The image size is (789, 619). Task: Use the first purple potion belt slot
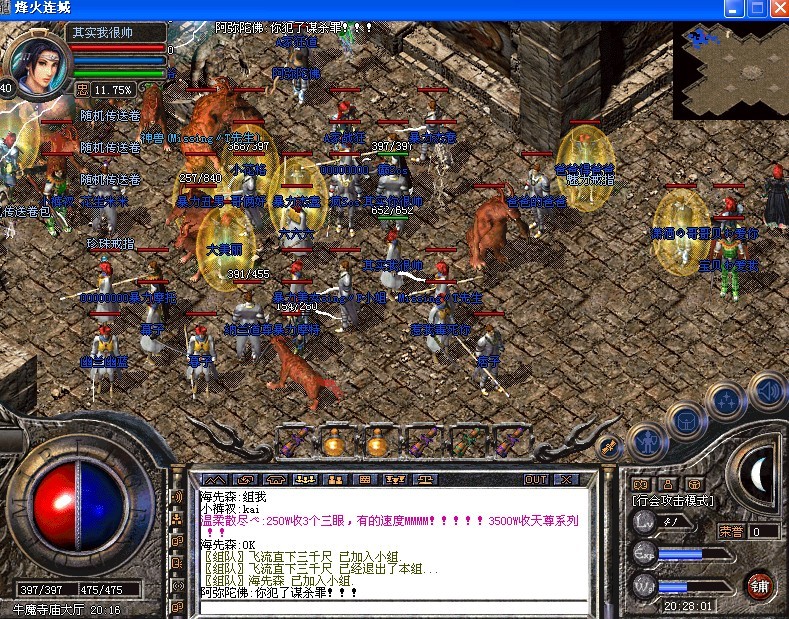296,441
